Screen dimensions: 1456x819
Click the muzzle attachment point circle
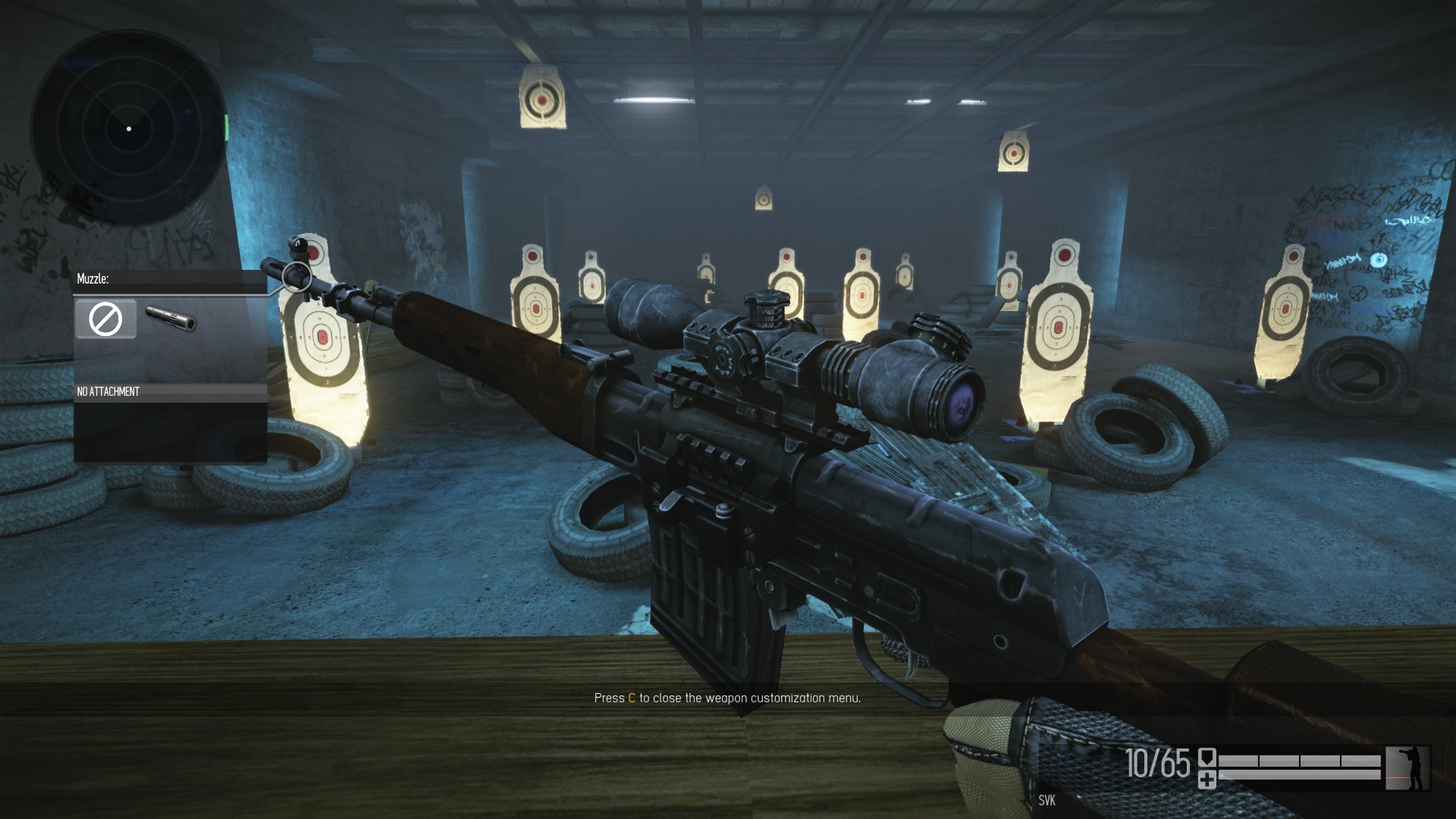pos(297,278)
